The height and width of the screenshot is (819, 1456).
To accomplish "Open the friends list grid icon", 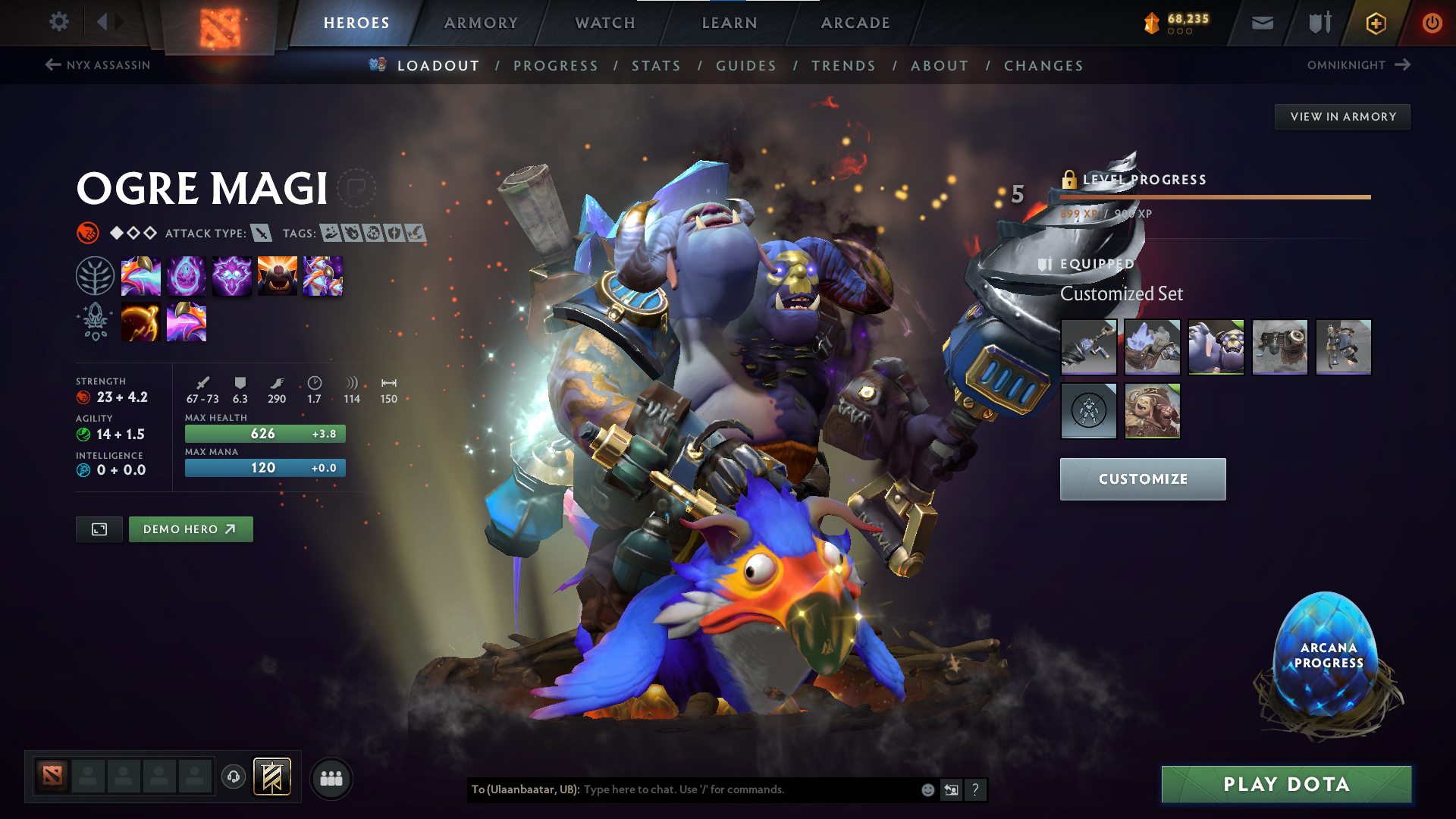I will click(x=331, y=777).
